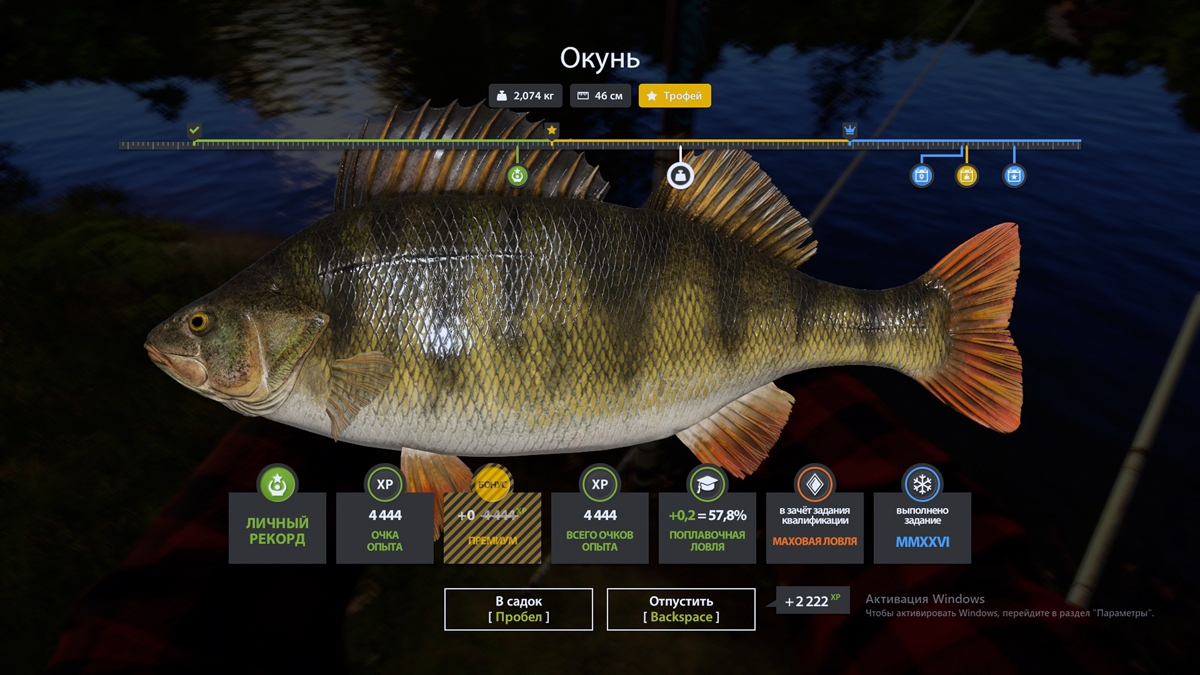Click the "В садок" keep-fish button
Viewport: 1200px width, 675px height.
pyautogui.click(x=518, y=609)
